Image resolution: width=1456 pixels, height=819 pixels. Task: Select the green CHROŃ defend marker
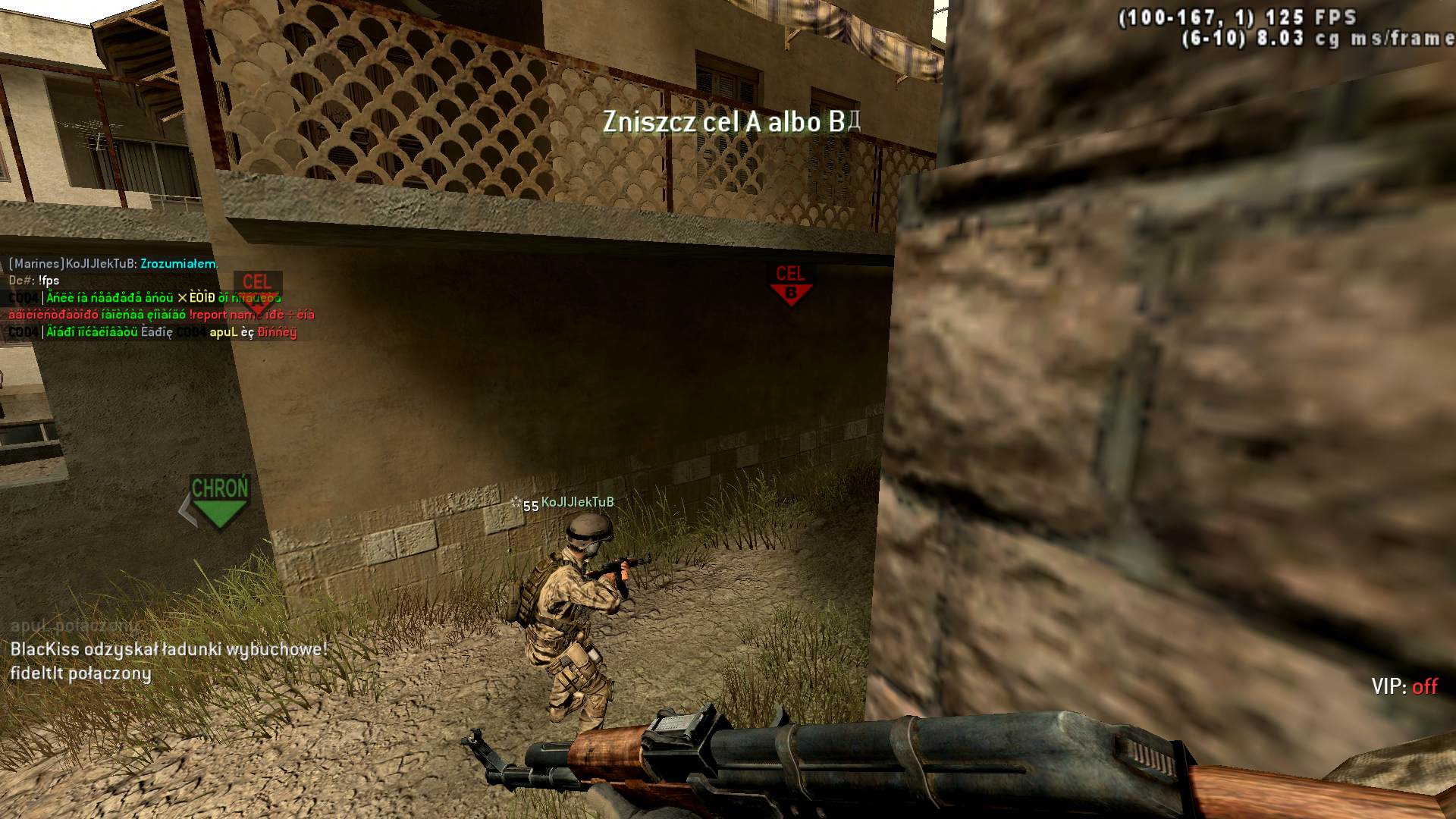coord(219,500)
